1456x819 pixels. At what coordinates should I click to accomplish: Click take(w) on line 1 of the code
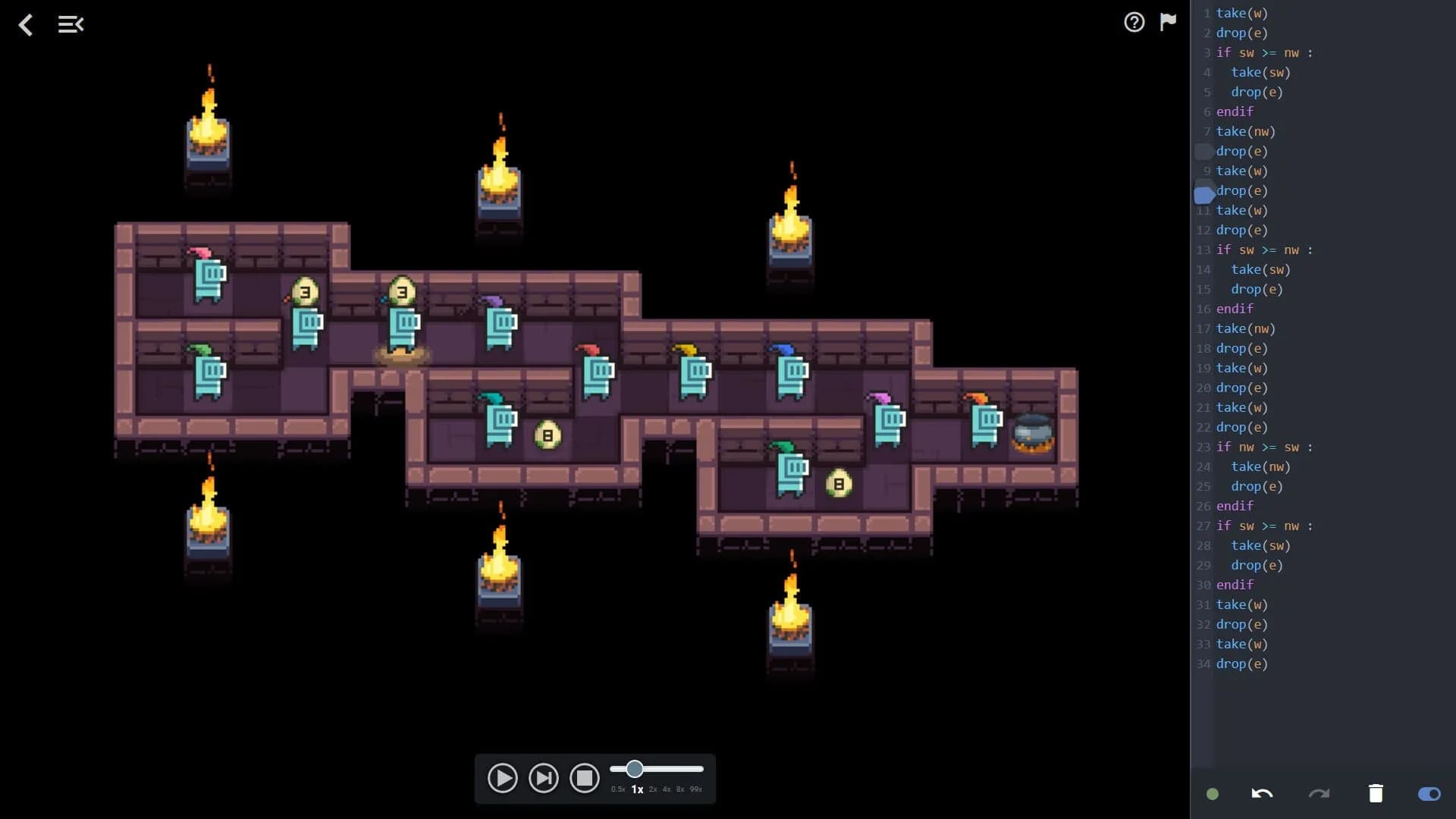(x=1241, y=13)
